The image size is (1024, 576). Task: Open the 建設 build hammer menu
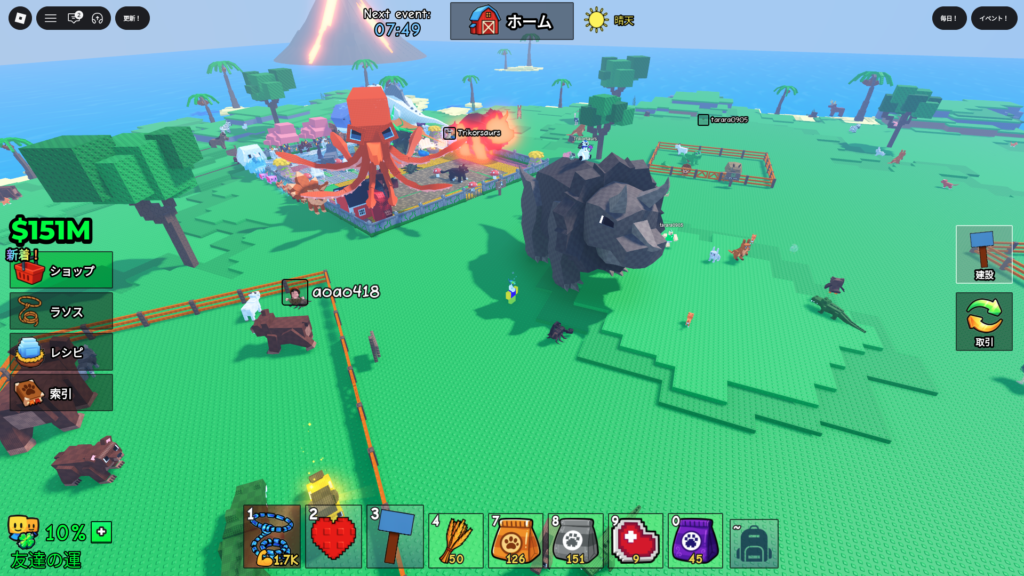point(984,254)
